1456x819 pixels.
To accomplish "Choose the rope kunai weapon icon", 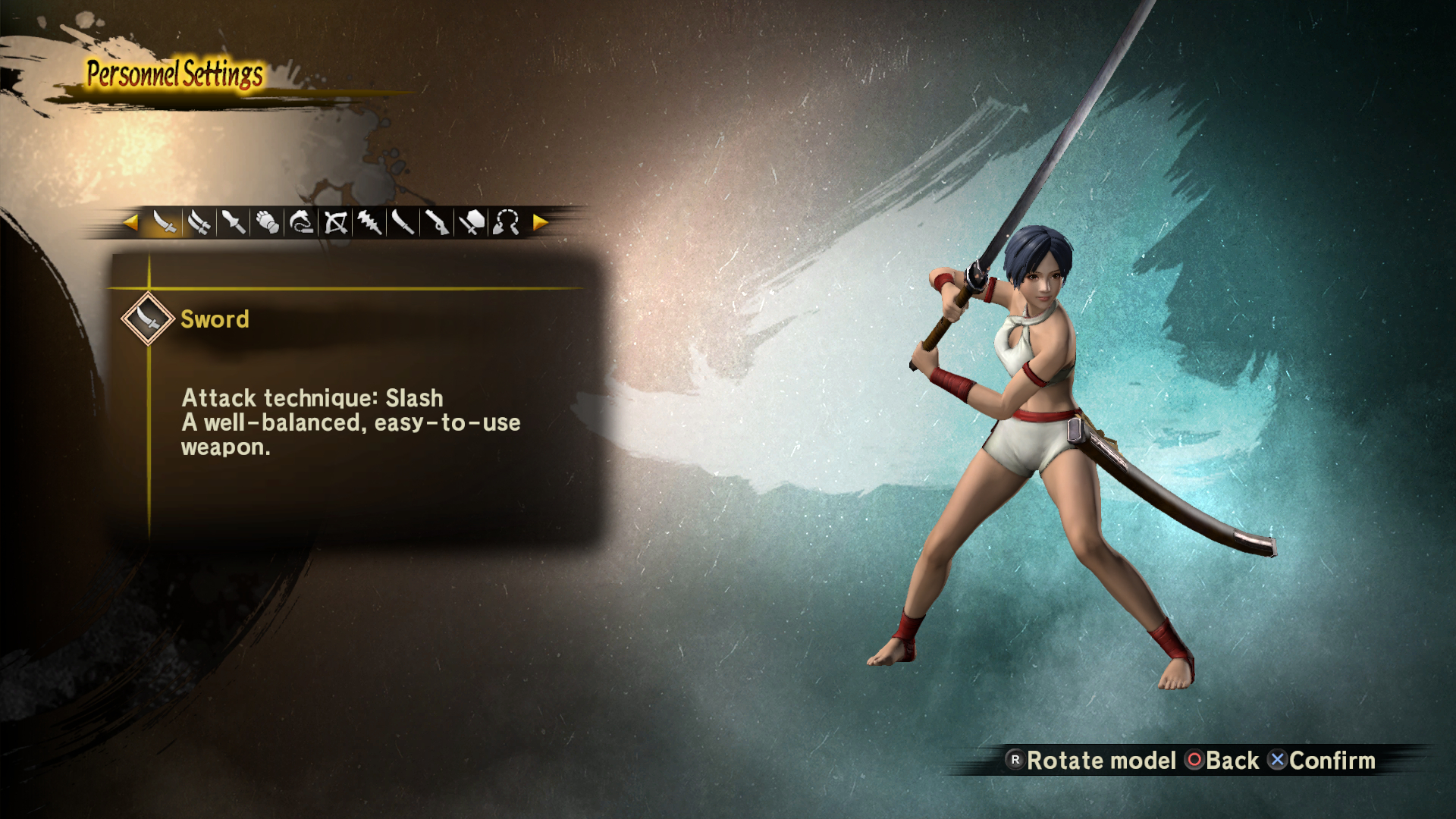I will click(506, 222).
